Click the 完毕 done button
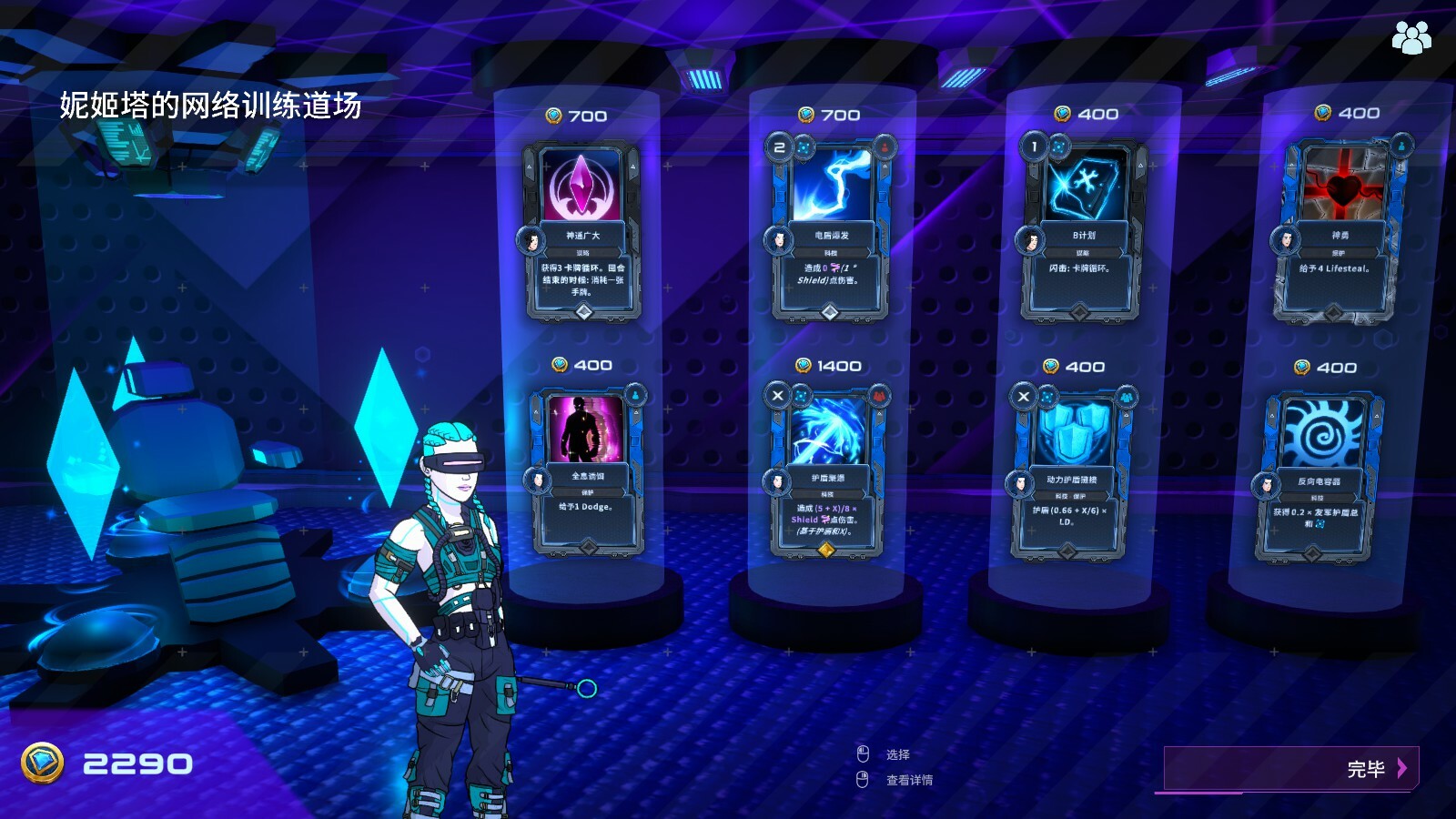This screenshot has width=1456, height=819. (x=1290, y=769)
